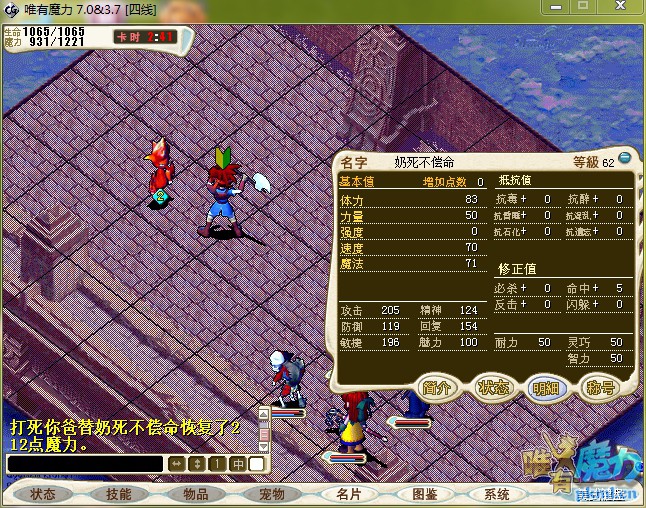Viewport: 646px width, 508px height.
Task: Open the 系统 system menu
Action: click(497, 494)
